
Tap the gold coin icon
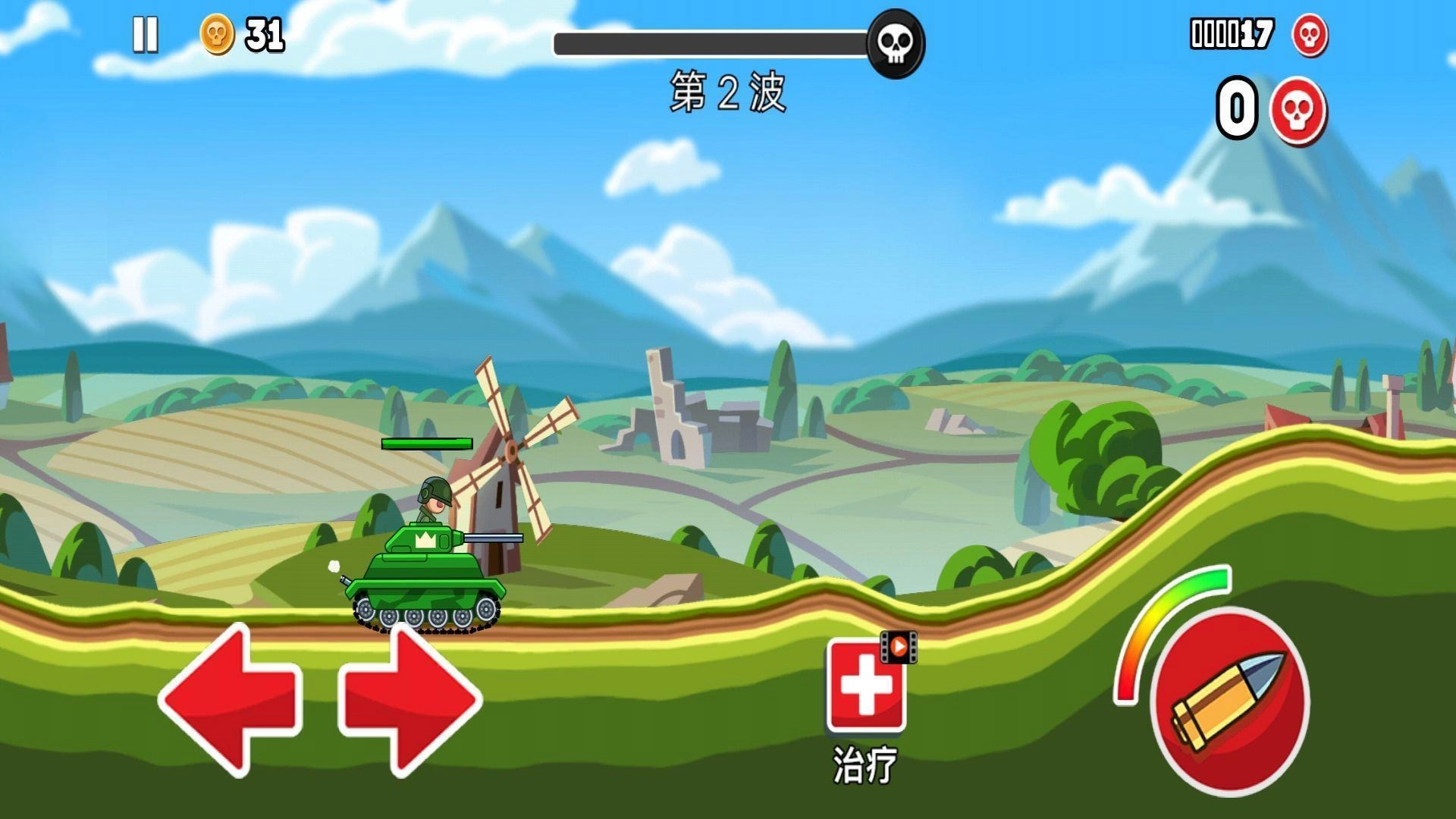coord(216,34)
